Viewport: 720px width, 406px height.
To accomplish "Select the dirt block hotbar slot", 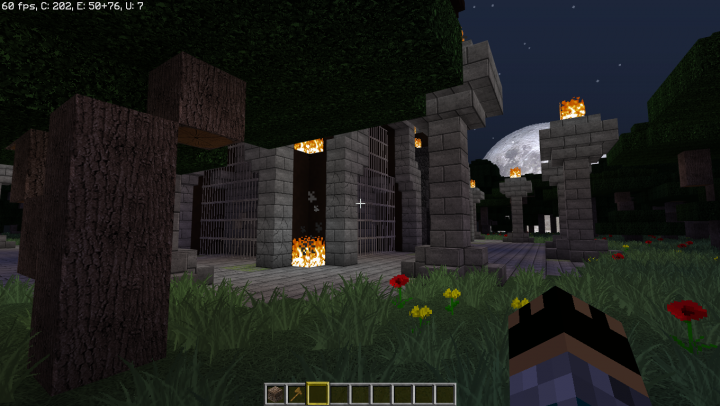I will pyautogui.click(x=275, y=393).
